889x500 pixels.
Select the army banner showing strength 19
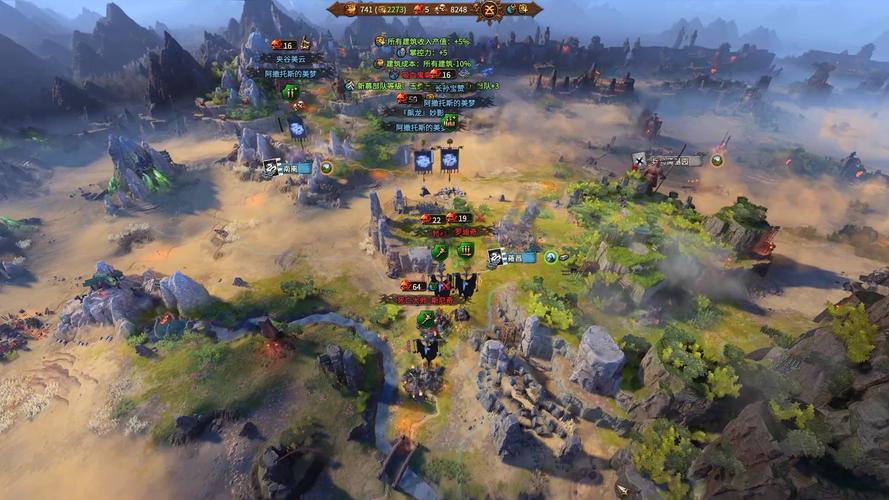pos(459,219)
